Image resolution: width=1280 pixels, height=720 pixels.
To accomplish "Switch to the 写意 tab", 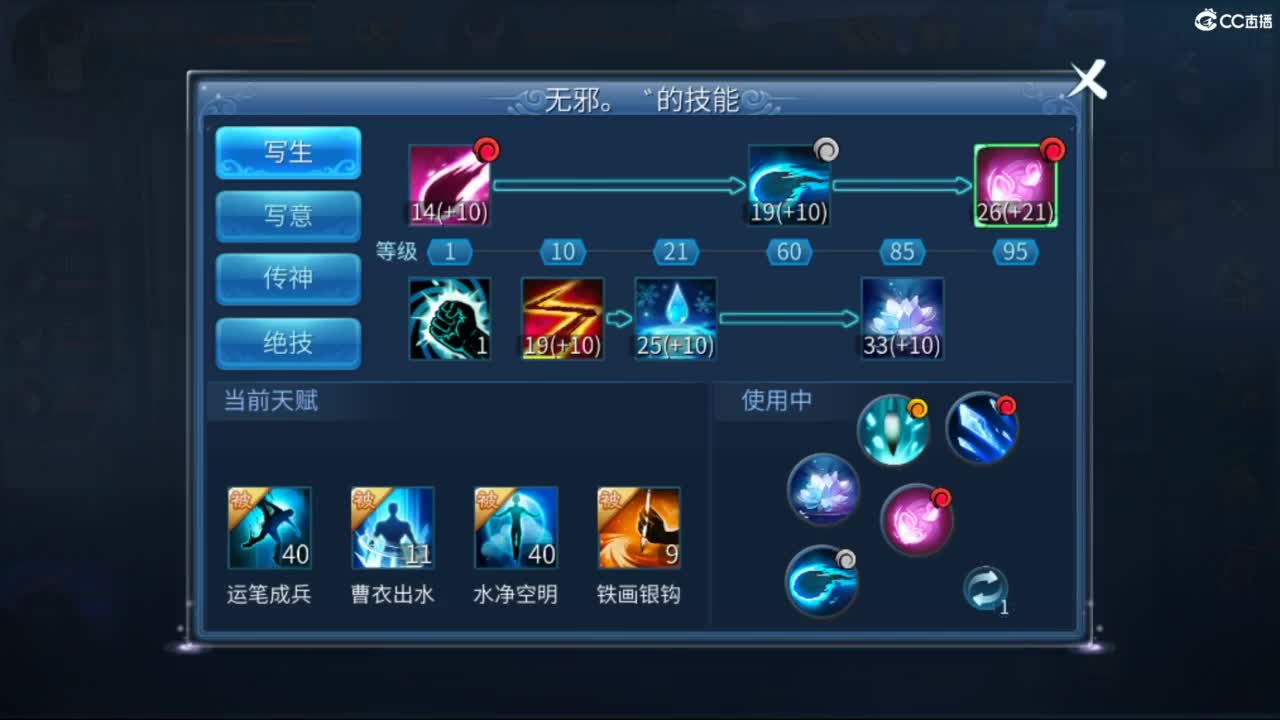I will click(288, 216).
